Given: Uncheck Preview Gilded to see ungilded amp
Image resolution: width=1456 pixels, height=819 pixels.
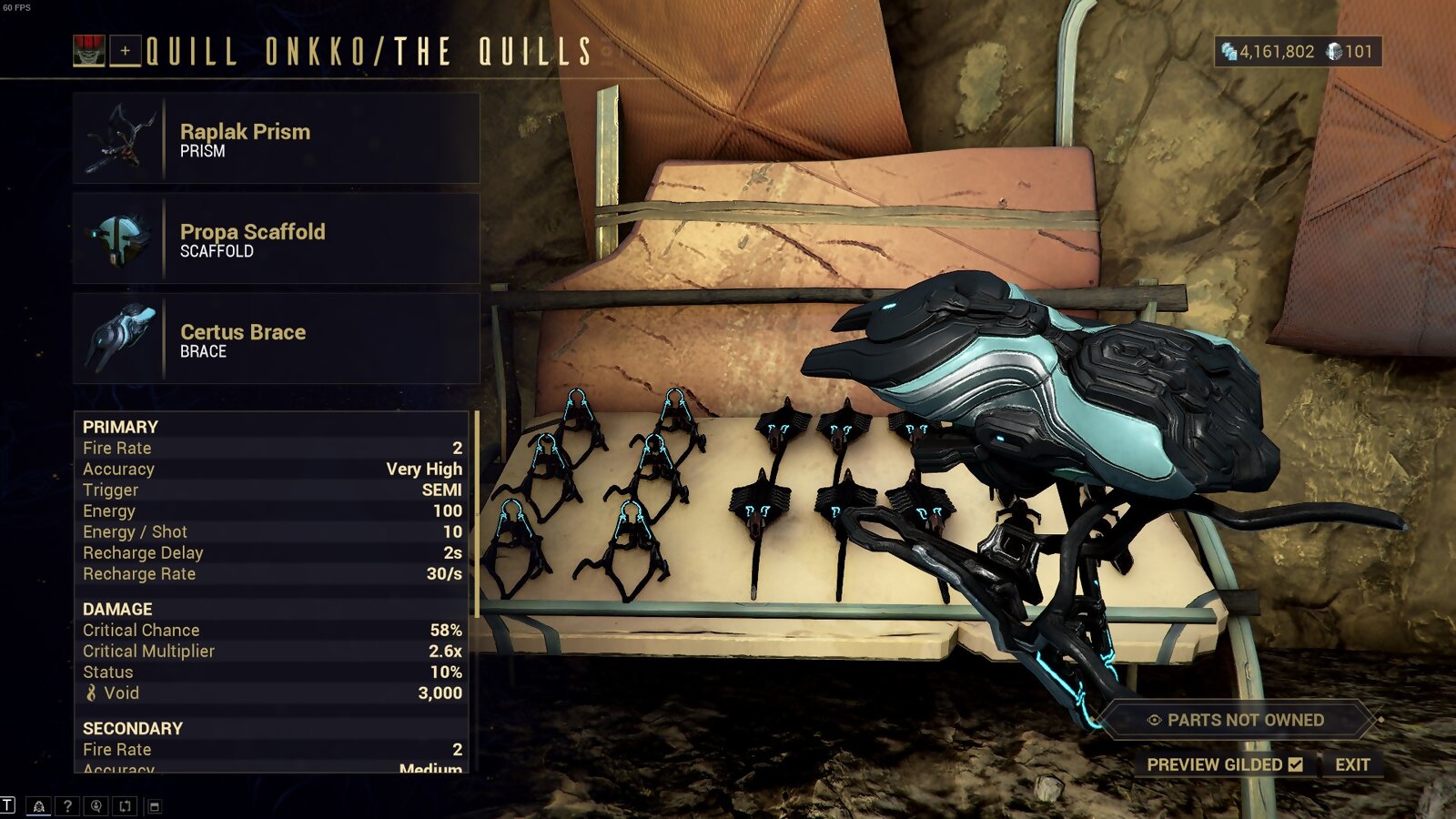Looking at the screenshot, I should [x=1296, y=764].
